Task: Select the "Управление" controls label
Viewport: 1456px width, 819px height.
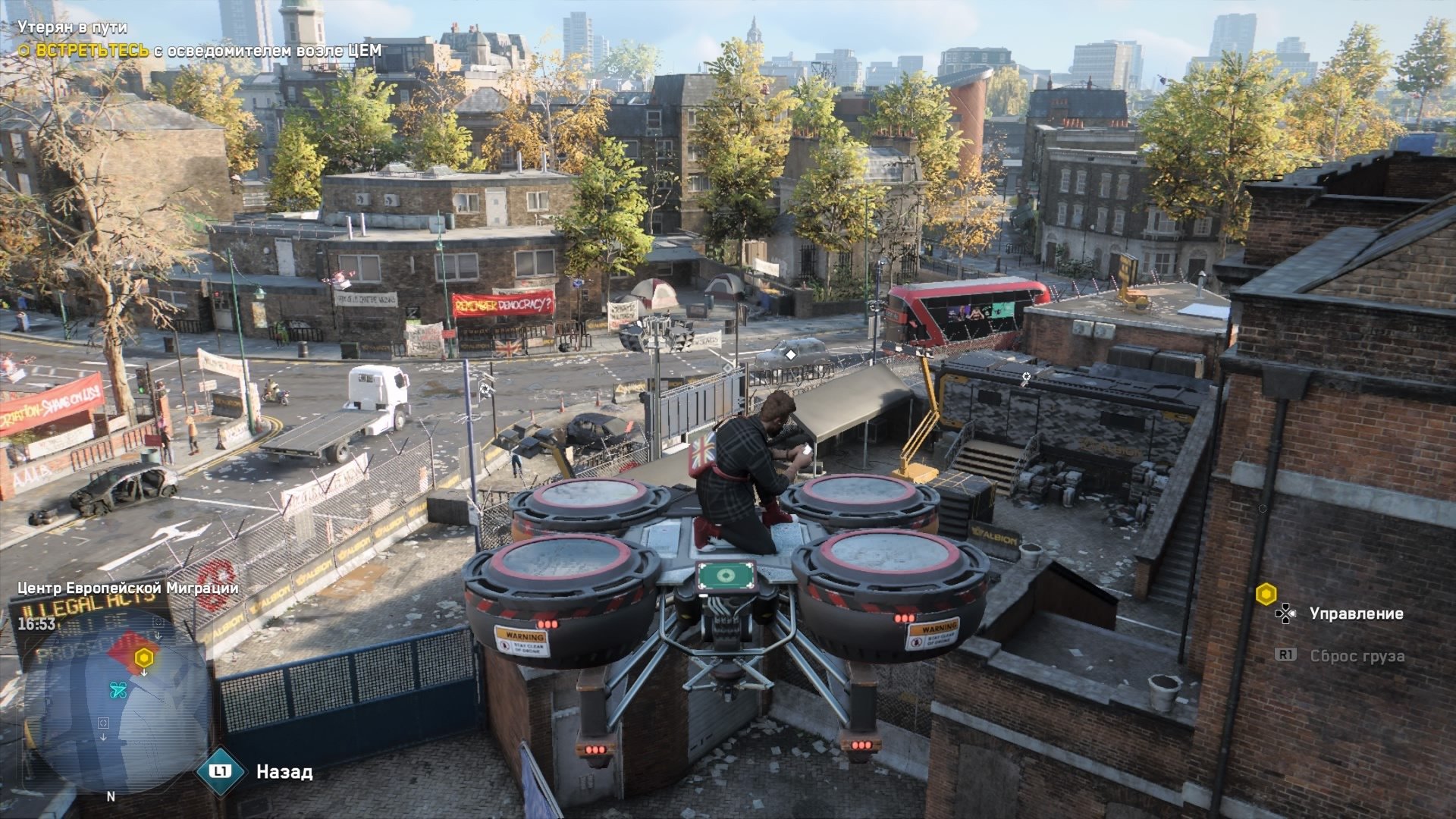Action: pyautogui.click(x=1356, y=613)
